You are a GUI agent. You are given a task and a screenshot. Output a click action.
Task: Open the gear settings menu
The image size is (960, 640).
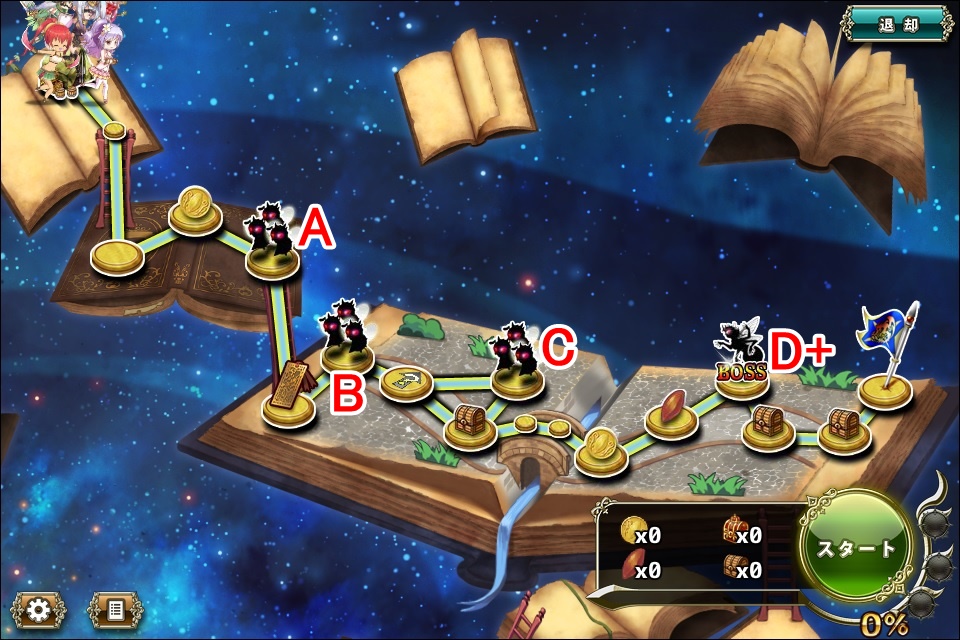pos(40,609)
